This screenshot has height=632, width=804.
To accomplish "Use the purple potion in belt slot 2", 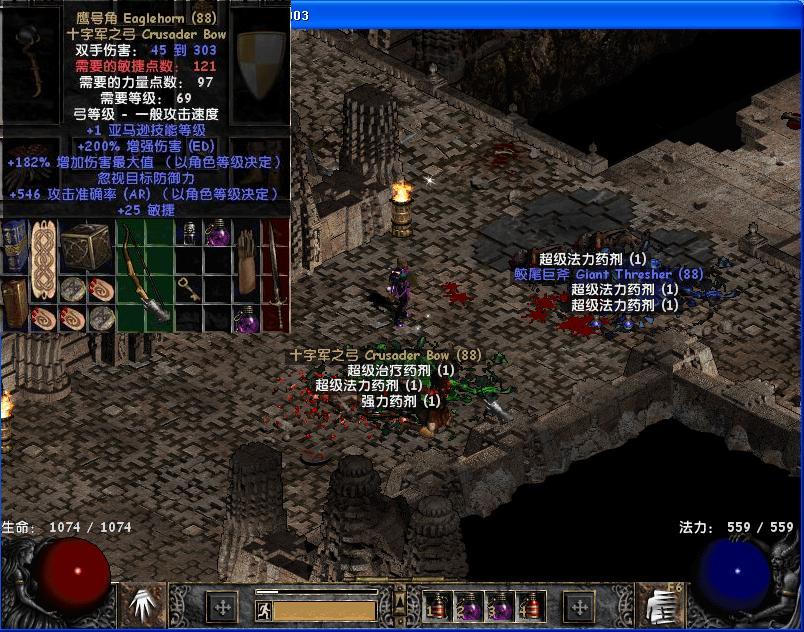I will 468,606.
